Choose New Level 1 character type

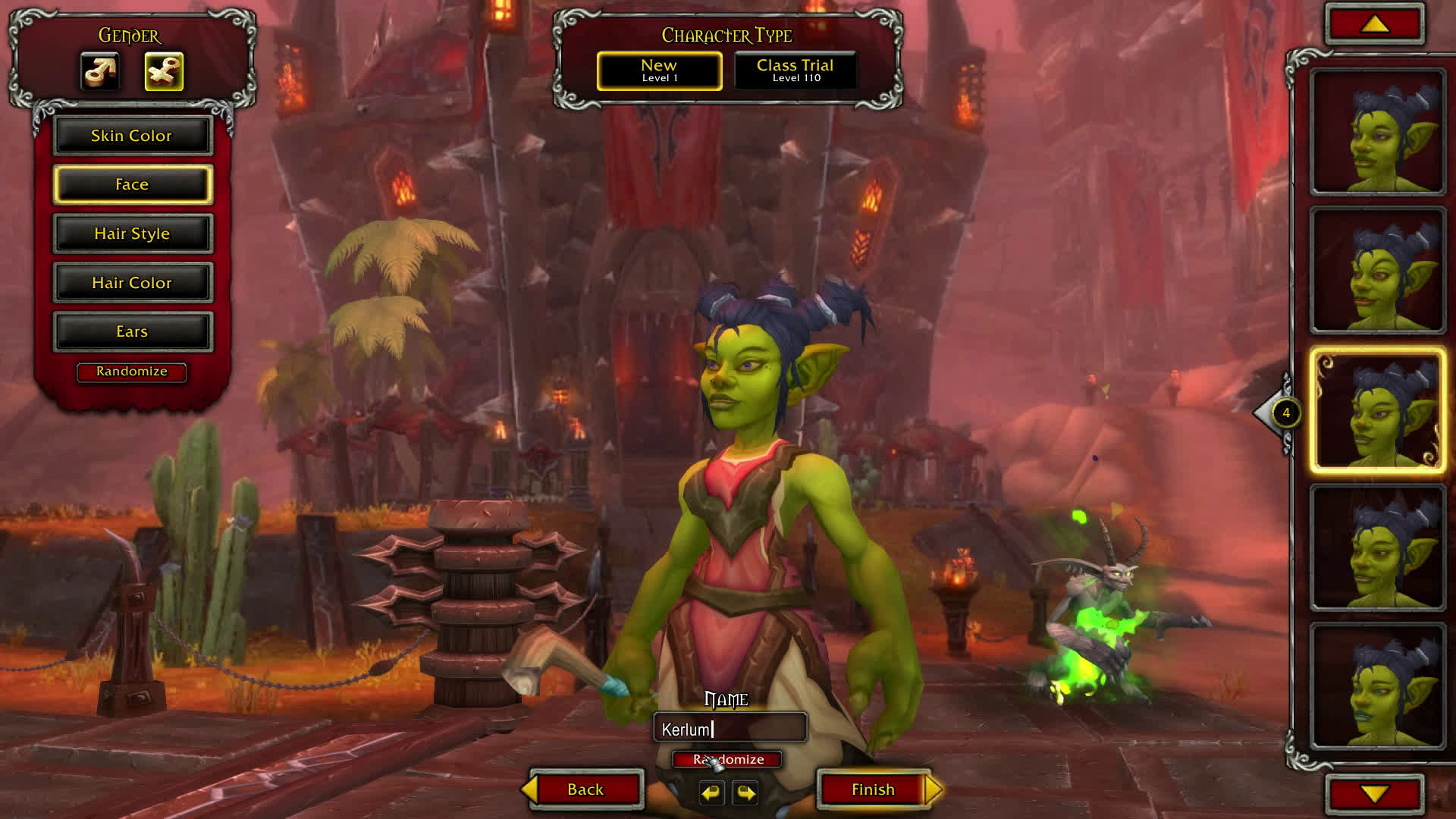click(x=659, y=71)
